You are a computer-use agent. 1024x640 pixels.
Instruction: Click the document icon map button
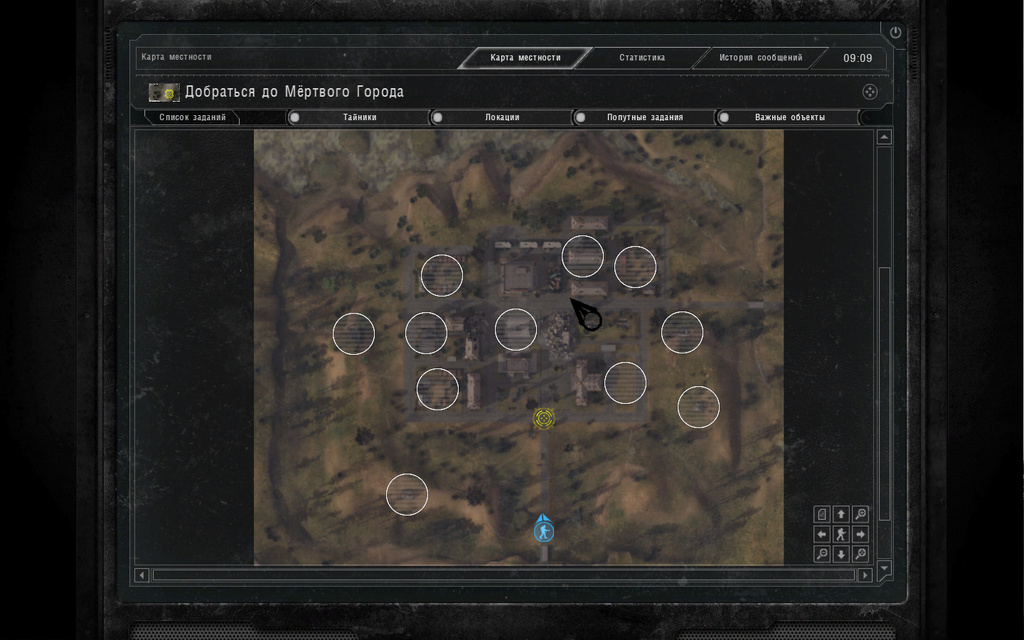pyautogui.click(x=822, y=514)
